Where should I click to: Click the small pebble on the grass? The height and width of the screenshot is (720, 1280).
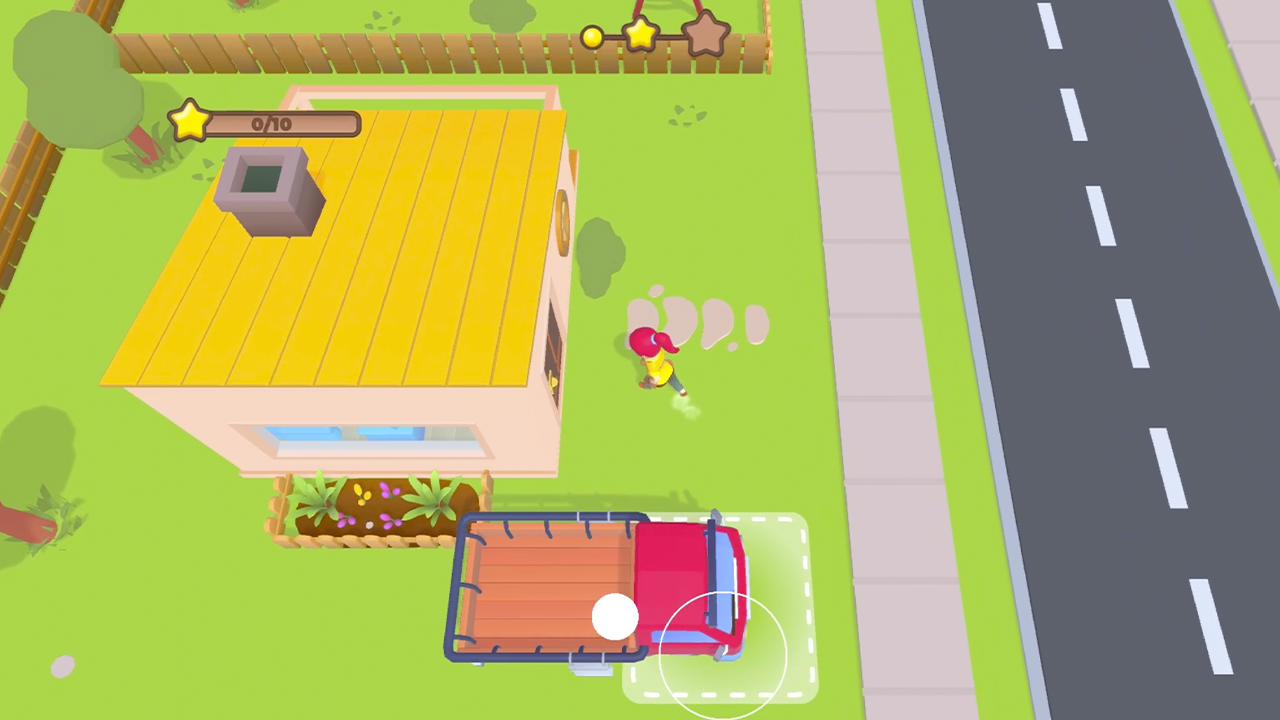point(61,666)
